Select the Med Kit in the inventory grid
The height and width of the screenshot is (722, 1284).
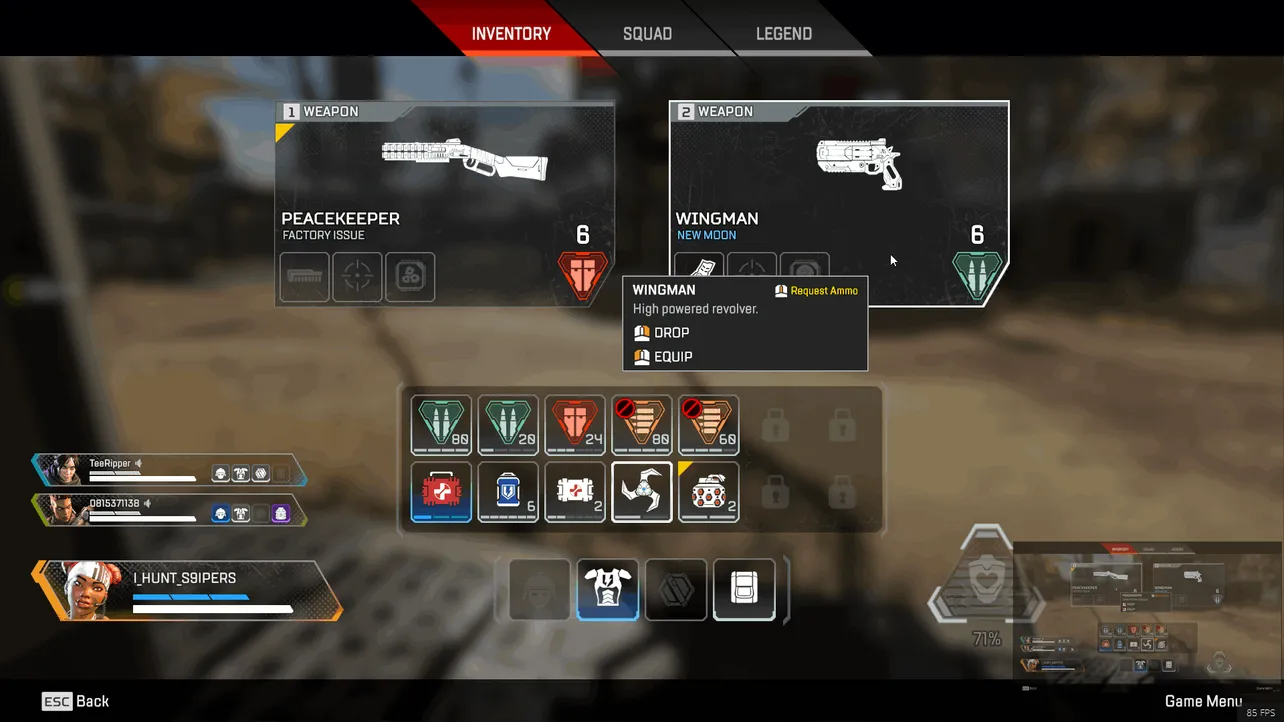(441, 492)
